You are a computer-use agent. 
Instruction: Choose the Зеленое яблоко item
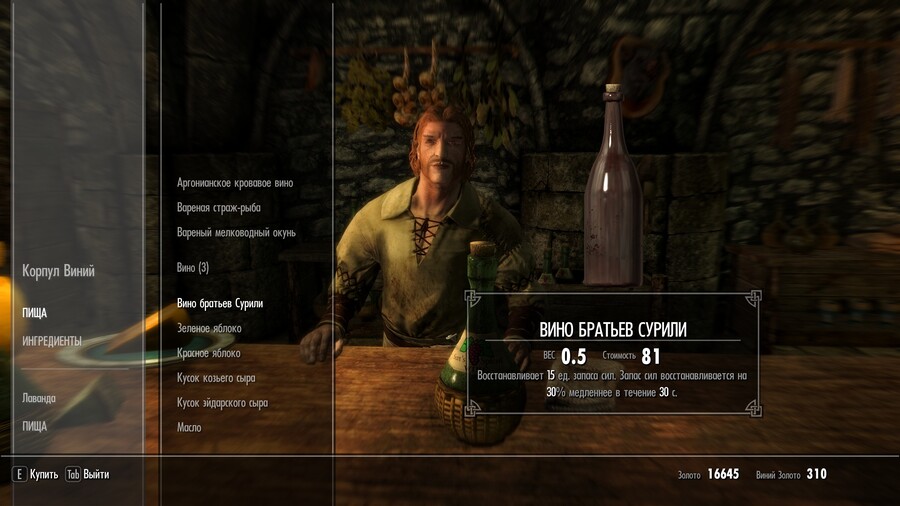click(x=209, y=328)
